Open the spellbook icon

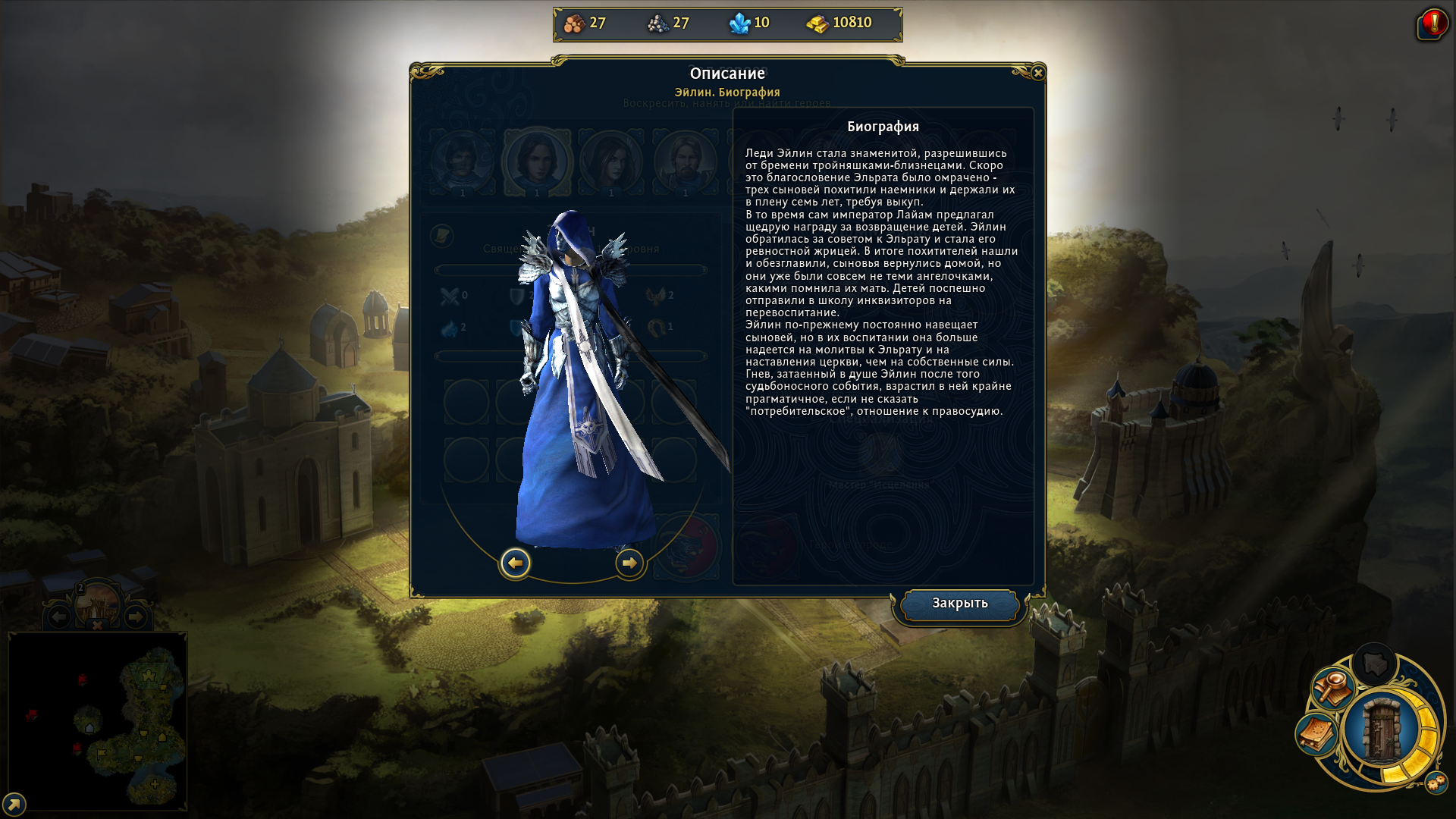click(x=1317, y=733)
